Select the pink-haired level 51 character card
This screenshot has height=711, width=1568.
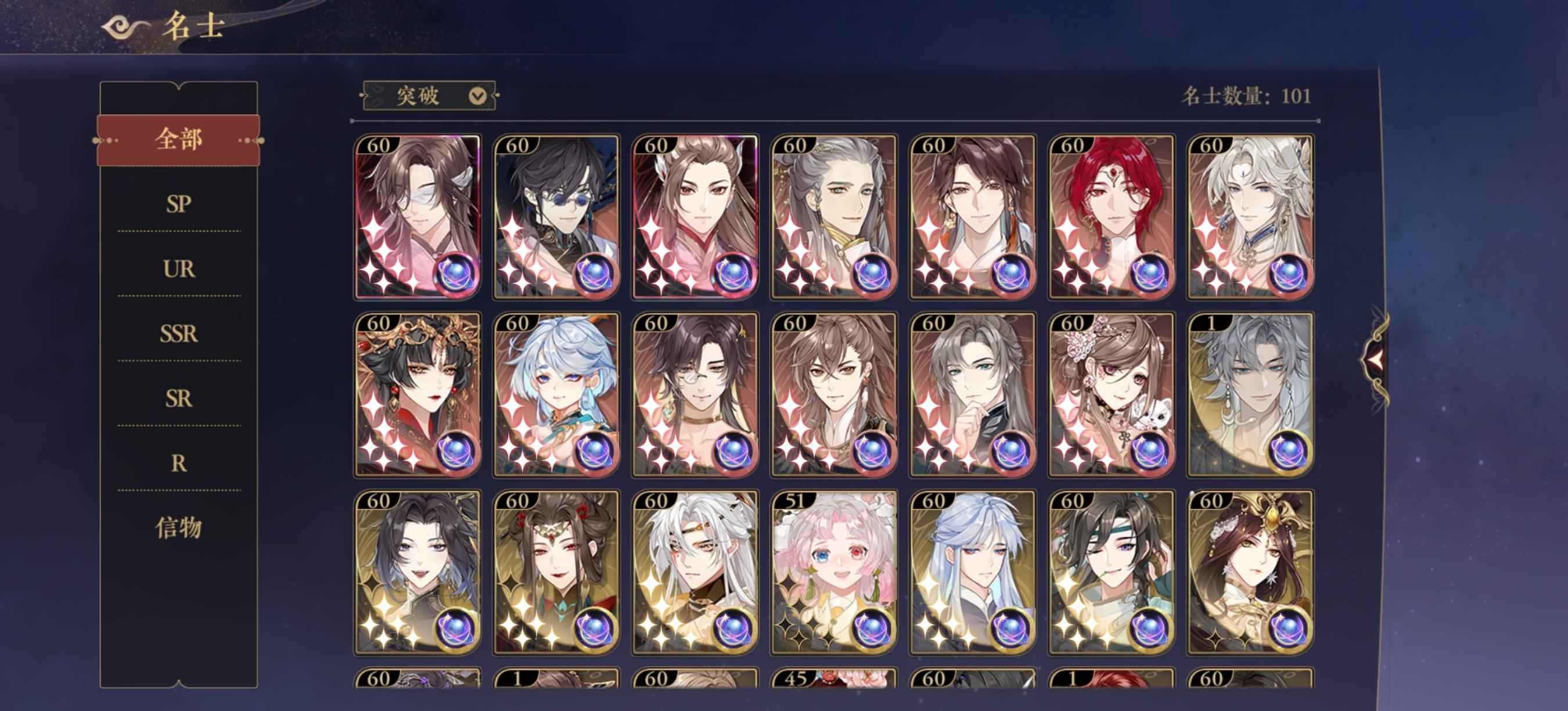tap(834, 572)
